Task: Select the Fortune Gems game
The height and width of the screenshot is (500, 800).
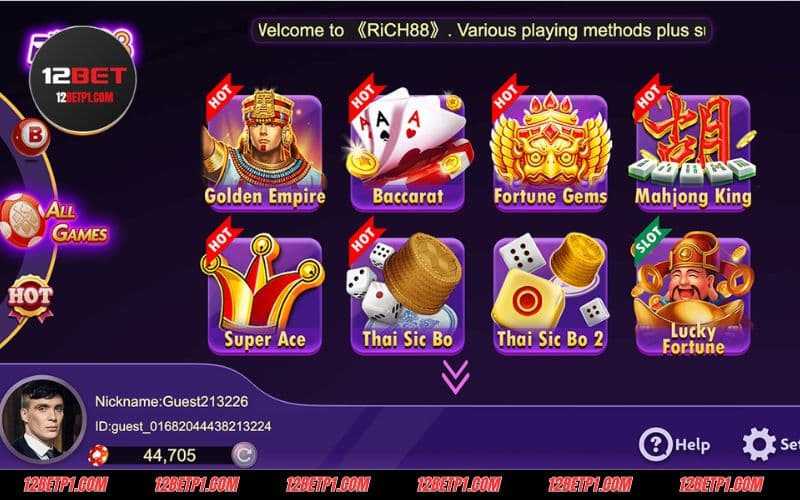Action: coord(550,152)
